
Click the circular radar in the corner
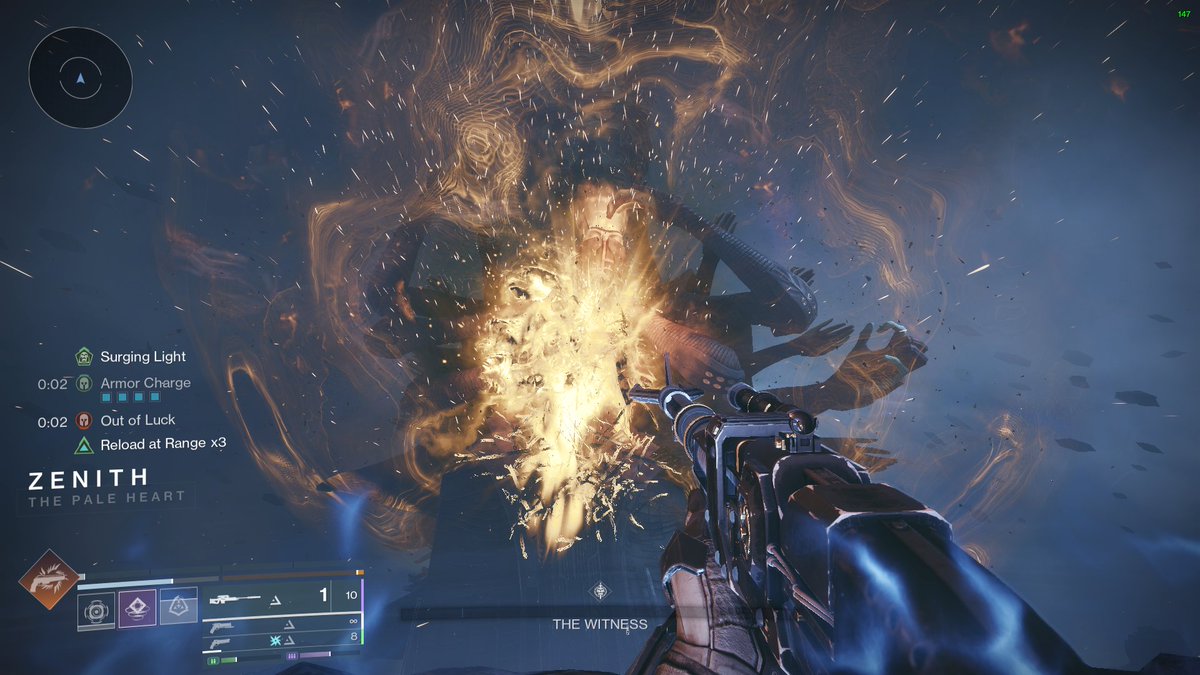pyautogui.click(x=80, y=77)
